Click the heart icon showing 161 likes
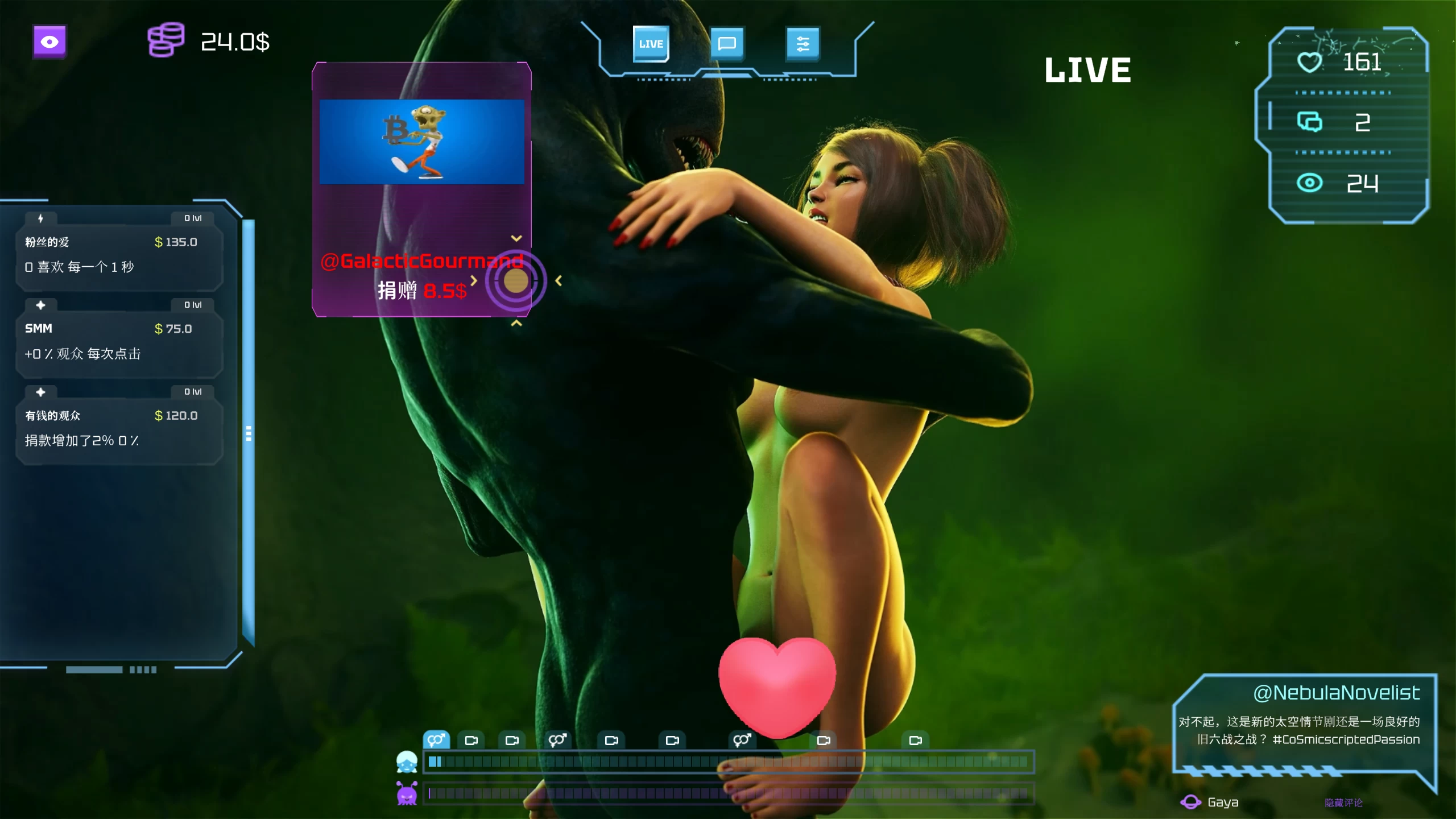This screenshot has height=819, width=1456. pos(1309,63)
